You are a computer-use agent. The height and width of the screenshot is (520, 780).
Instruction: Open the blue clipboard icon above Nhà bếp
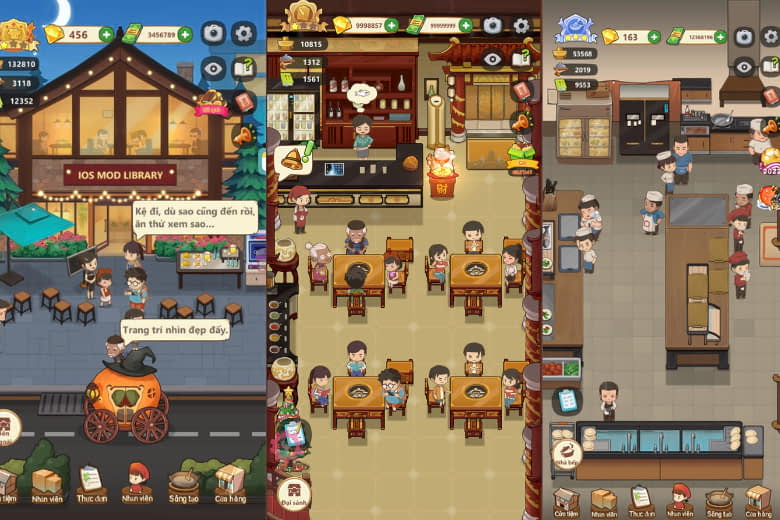click(567, 400)
